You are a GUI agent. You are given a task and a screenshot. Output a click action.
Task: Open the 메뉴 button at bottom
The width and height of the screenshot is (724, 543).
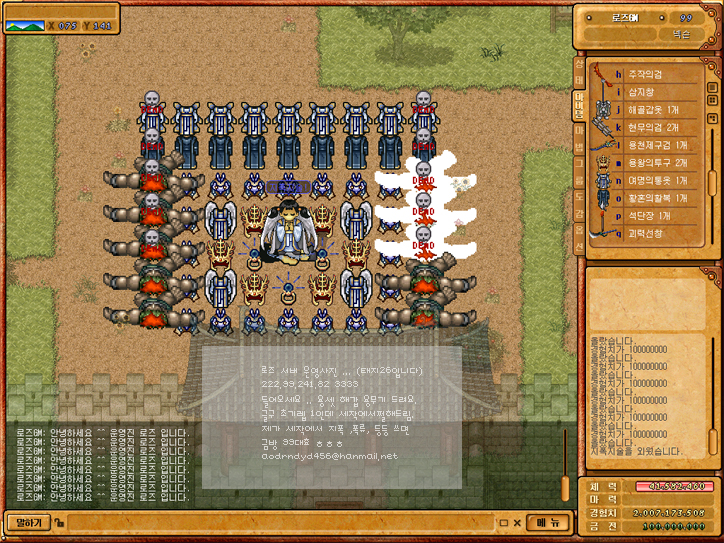pyautogui.click(x=547, y=522)
